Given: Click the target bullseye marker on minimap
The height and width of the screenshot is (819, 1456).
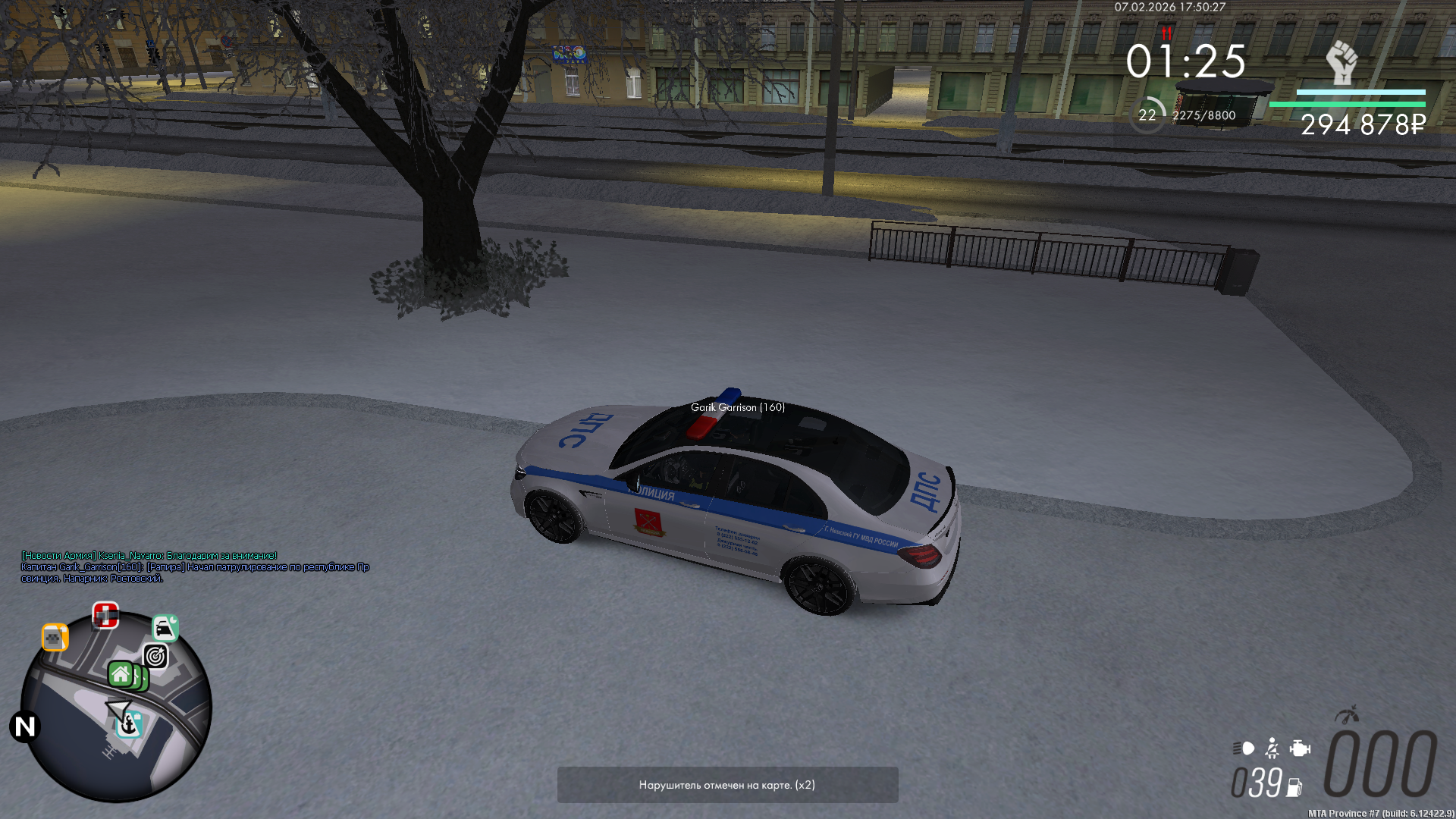Looking at the screenshot, I should (155, 656).
